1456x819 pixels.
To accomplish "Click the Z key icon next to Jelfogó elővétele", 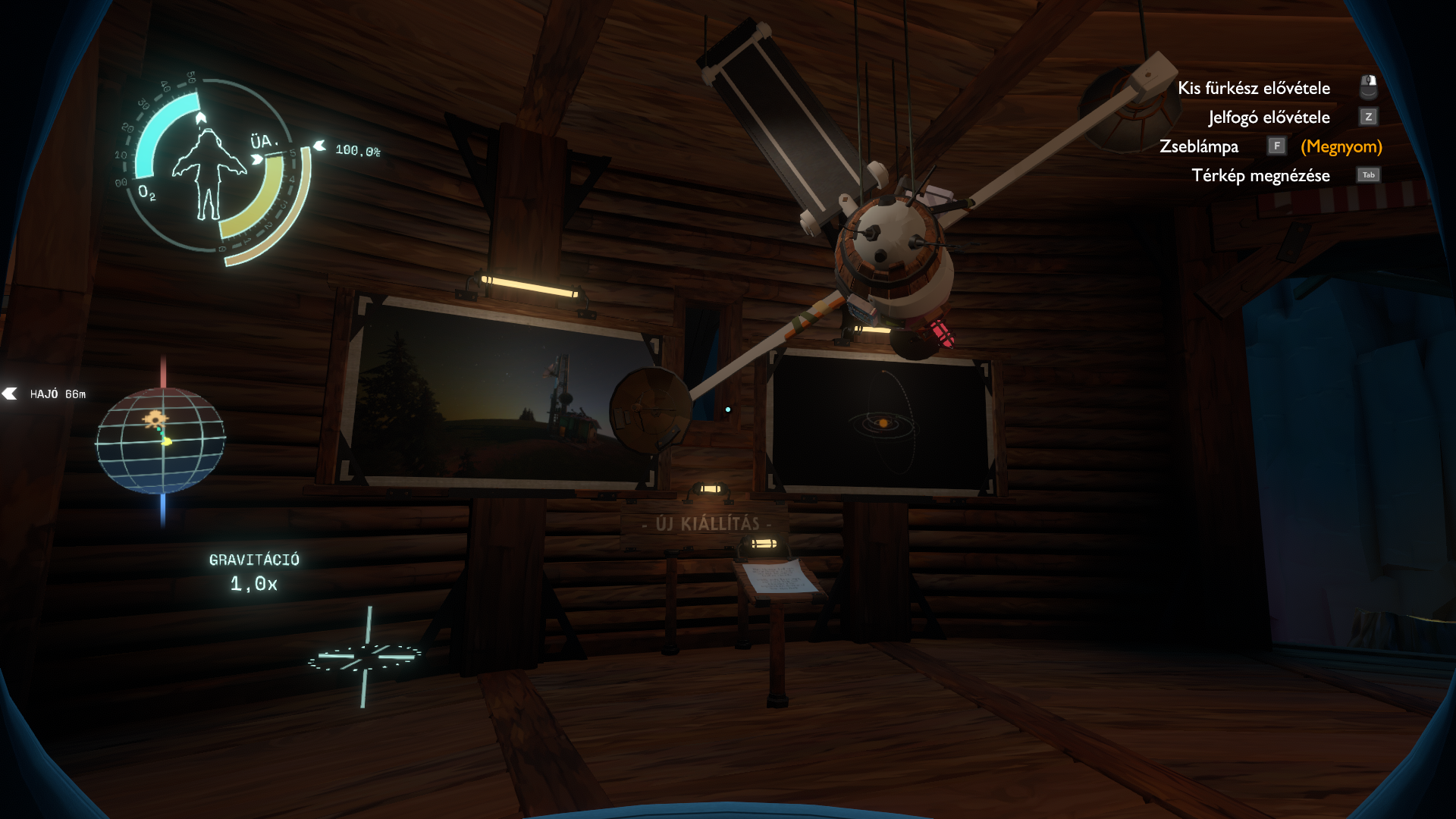I will tap(1370, 117).
